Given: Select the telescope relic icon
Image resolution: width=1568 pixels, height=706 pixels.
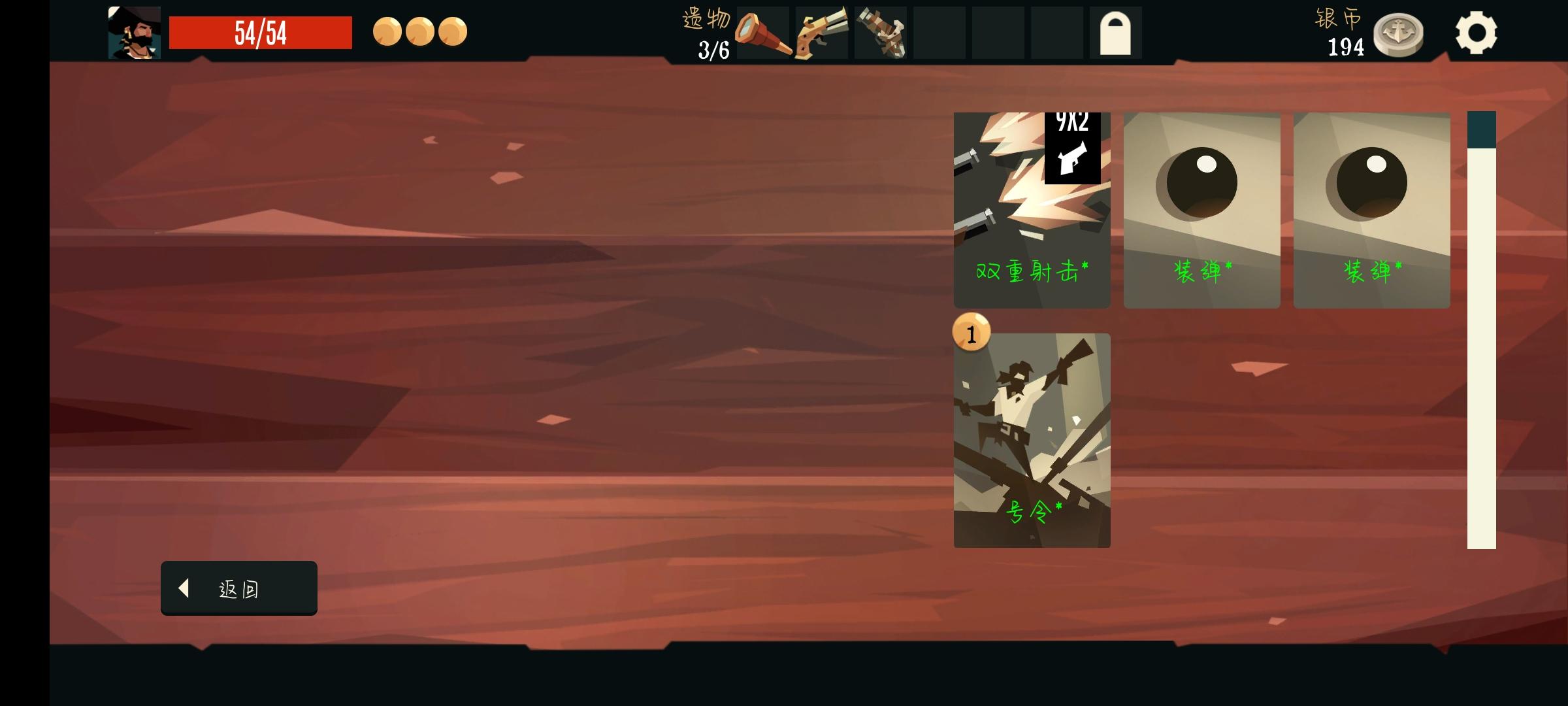Looking at the screenshot, I should click(764, 33).
